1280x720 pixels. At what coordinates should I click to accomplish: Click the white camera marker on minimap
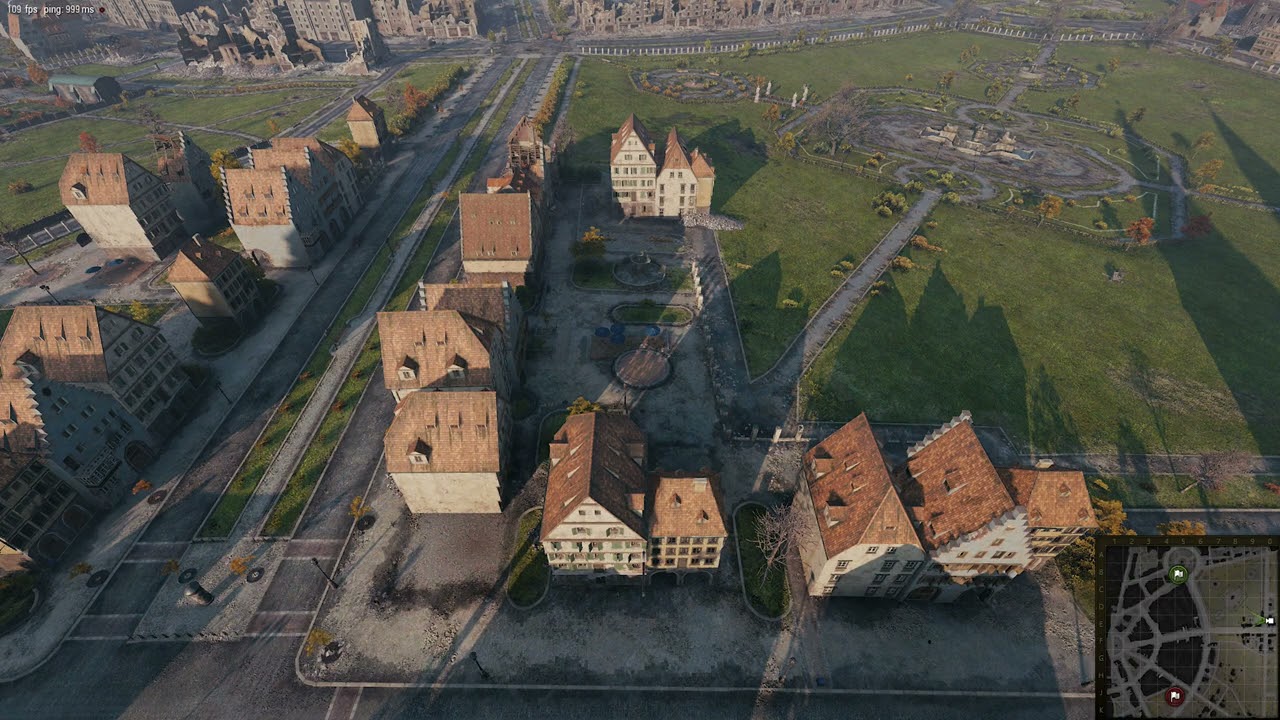click(x=1268, y=621)
